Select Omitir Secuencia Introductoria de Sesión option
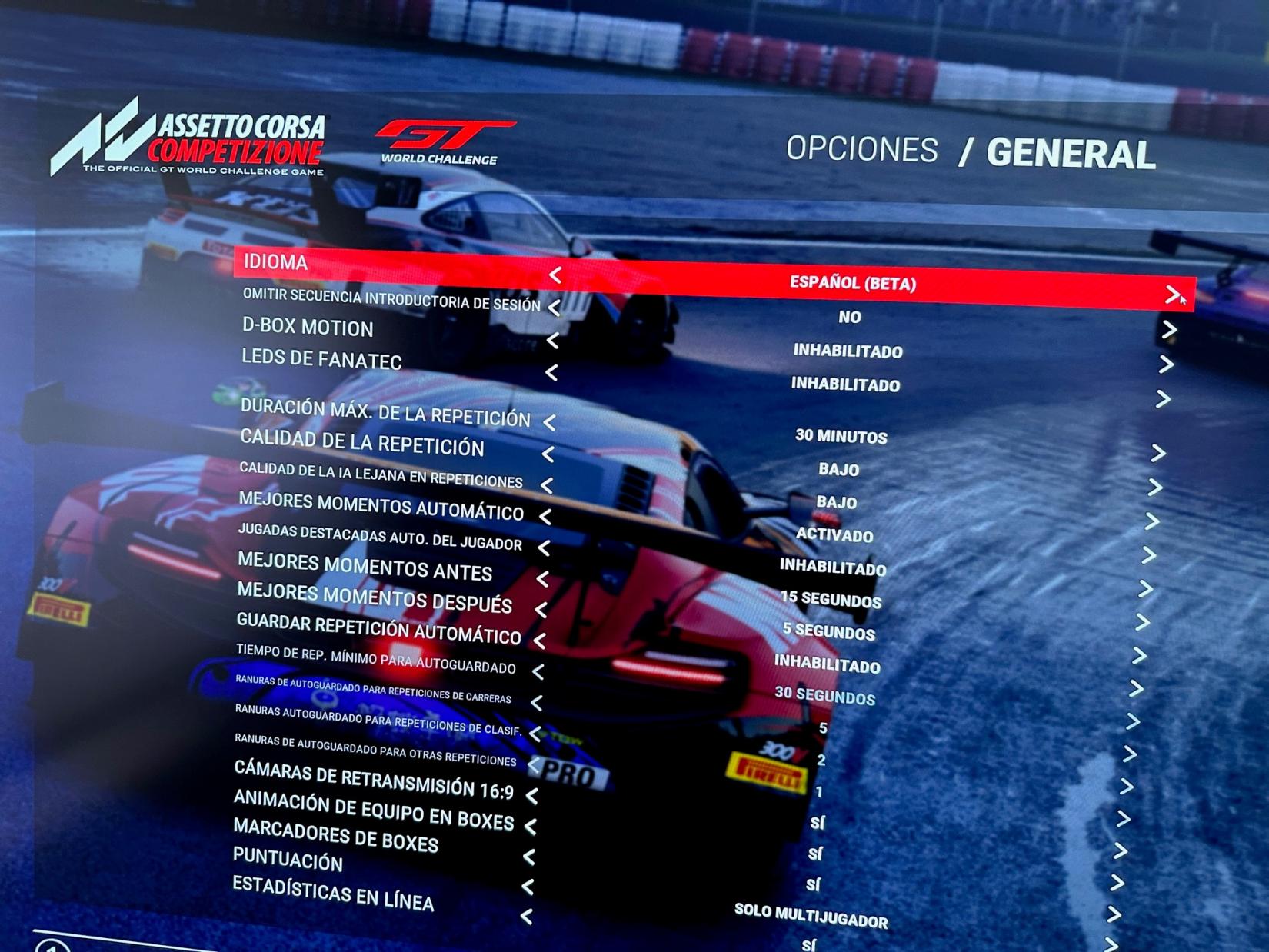The width and height of the screenshot is (1269, 952). click(x=391, y=299)
